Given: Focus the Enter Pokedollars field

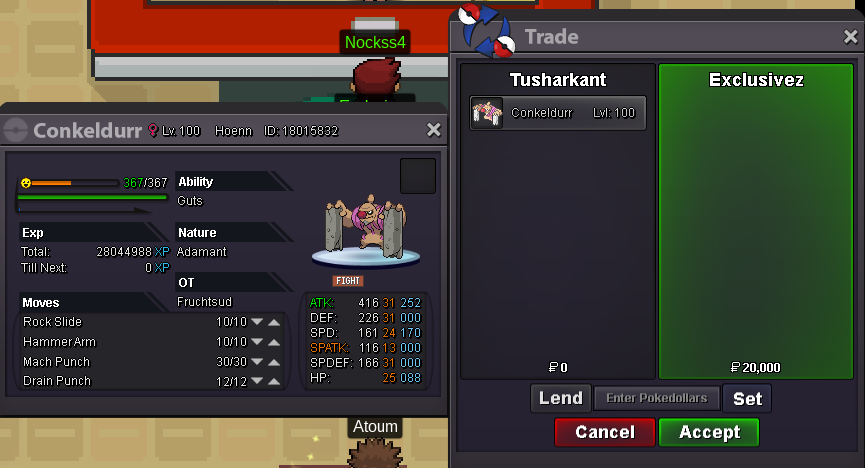Looking at the screenshot, I should click(656, 398).
